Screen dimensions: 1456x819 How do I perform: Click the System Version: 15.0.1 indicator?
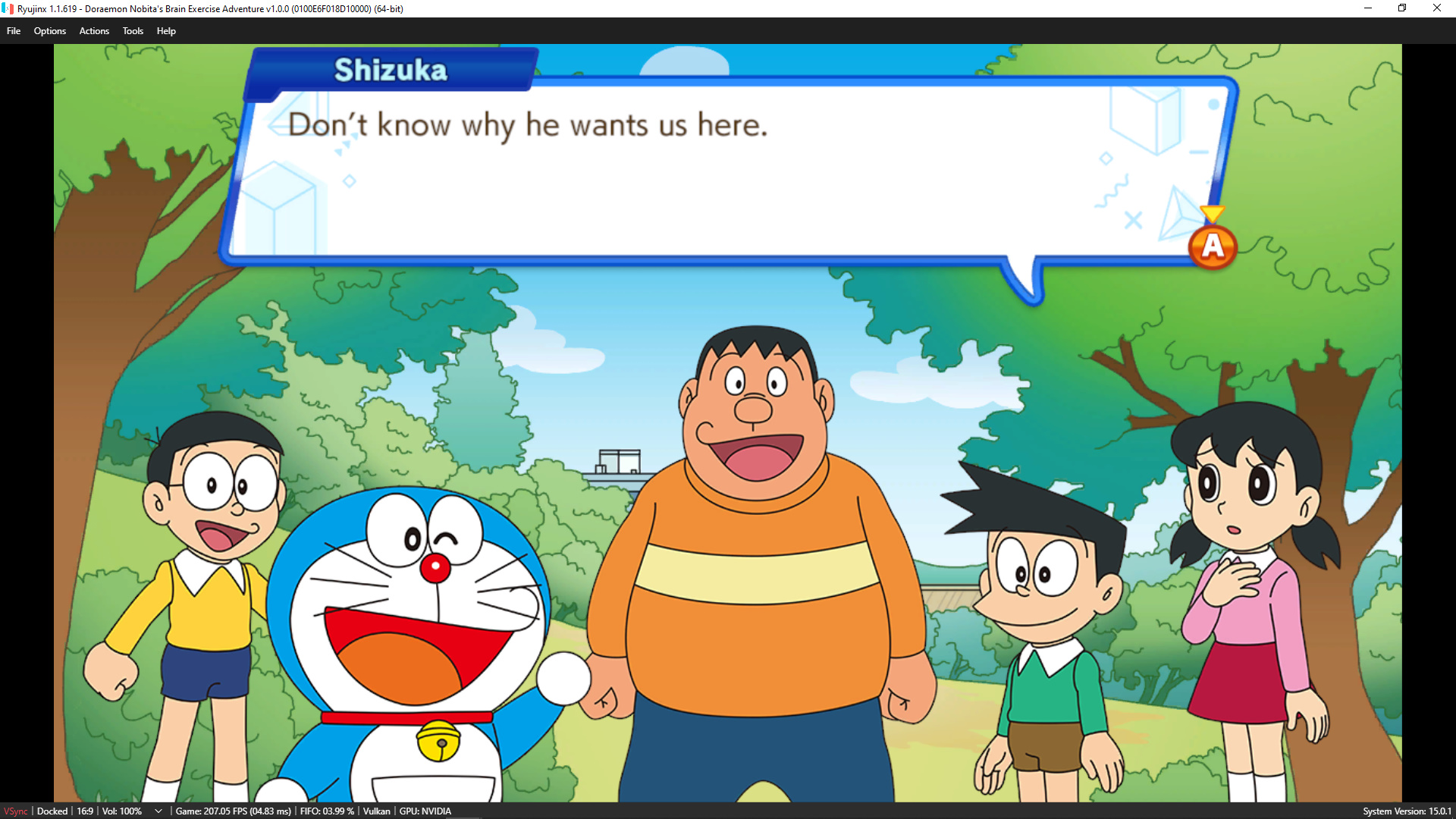coord(1407,811)
